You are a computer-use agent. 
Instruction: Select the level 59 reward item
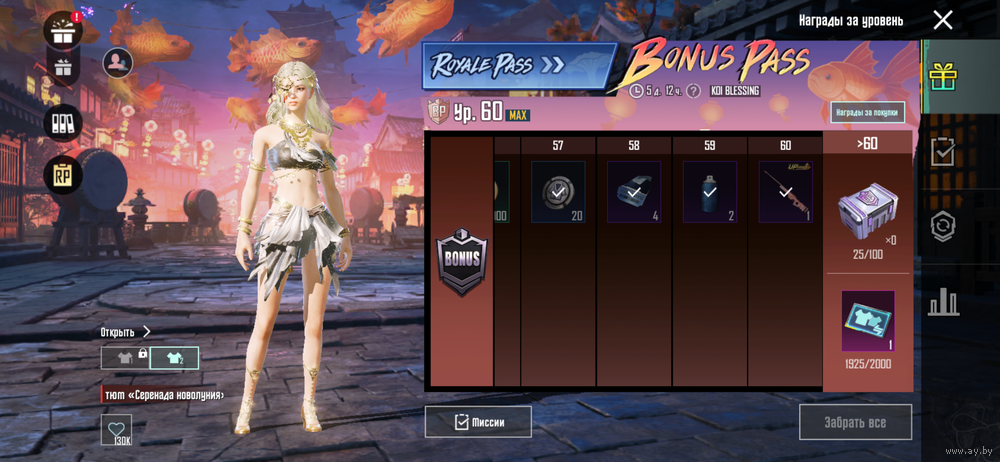coord(710,191)
